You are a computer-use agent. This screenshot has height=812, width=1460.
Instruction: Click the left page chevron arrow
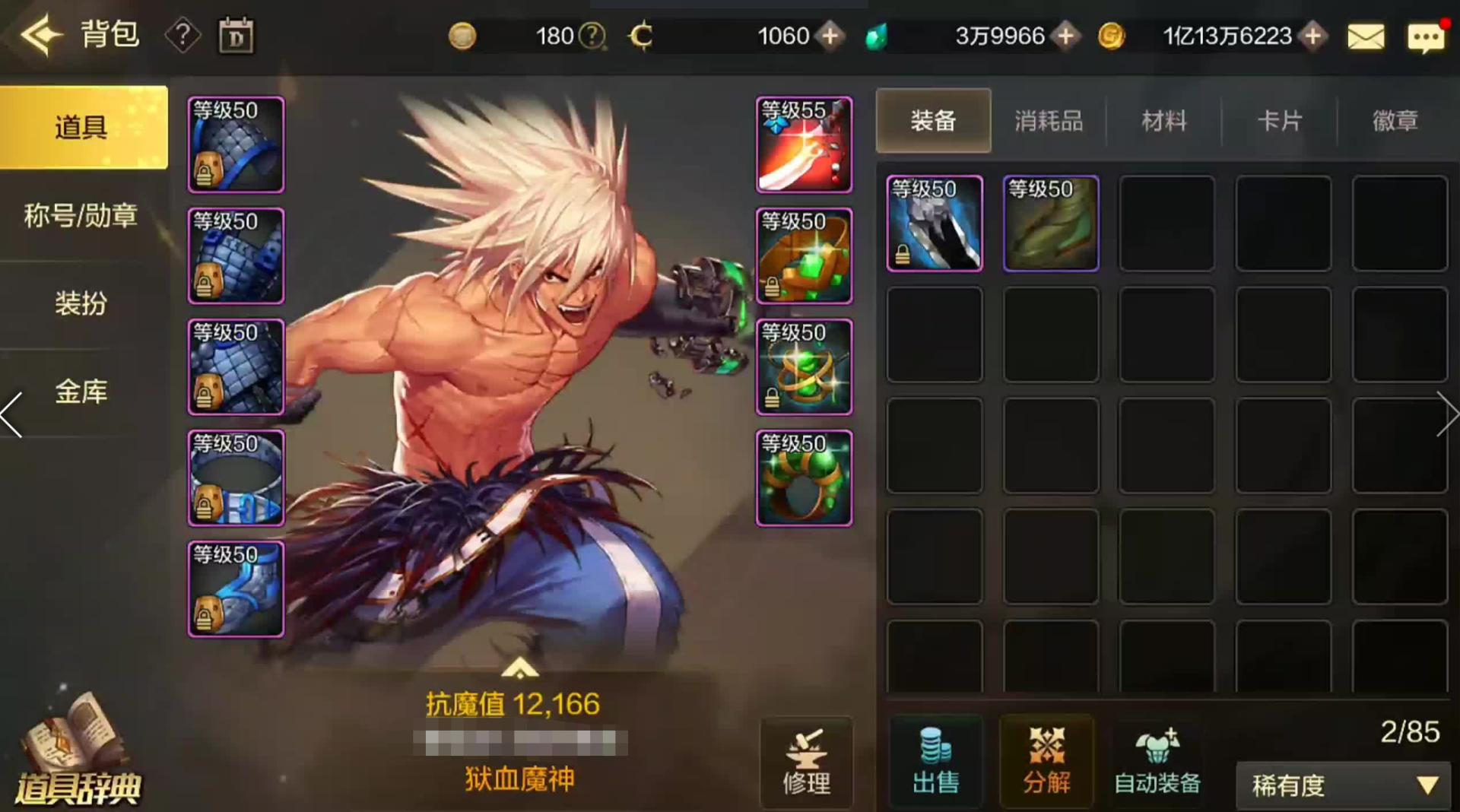pos(11,414)
